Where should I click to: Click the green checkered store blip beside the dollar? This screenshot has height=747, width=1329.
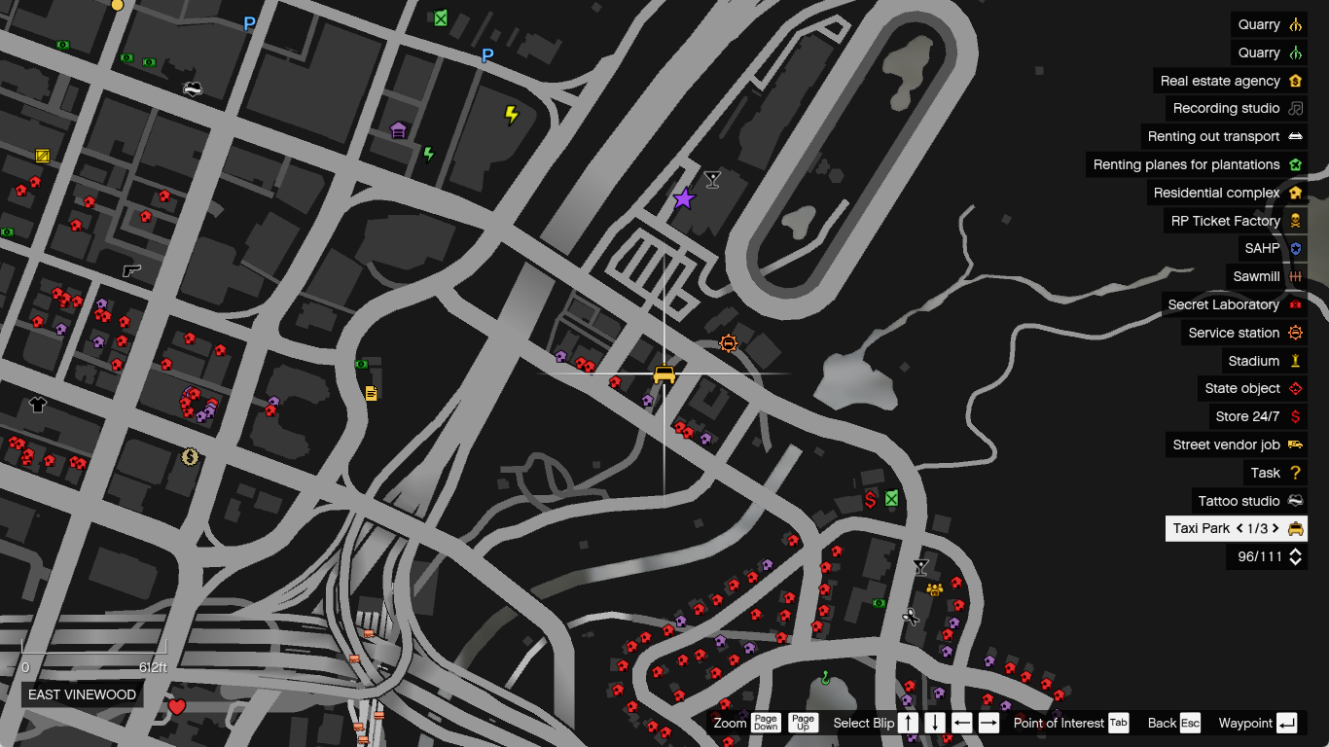pyautogui.click(x=889, y=497)
